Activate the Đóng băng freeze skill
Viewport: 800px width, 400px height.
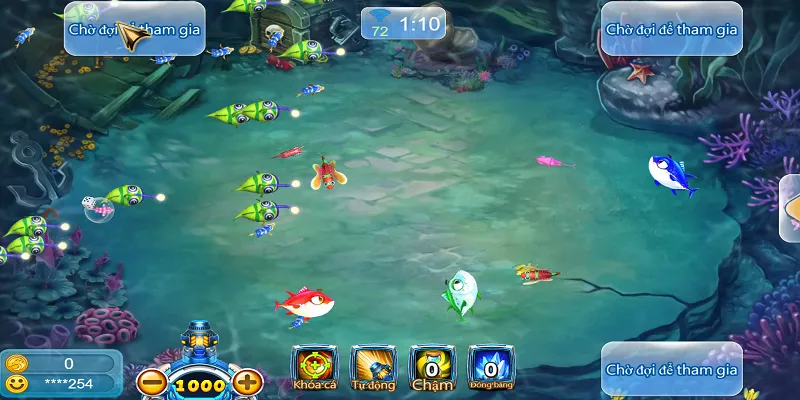point(491,367)
